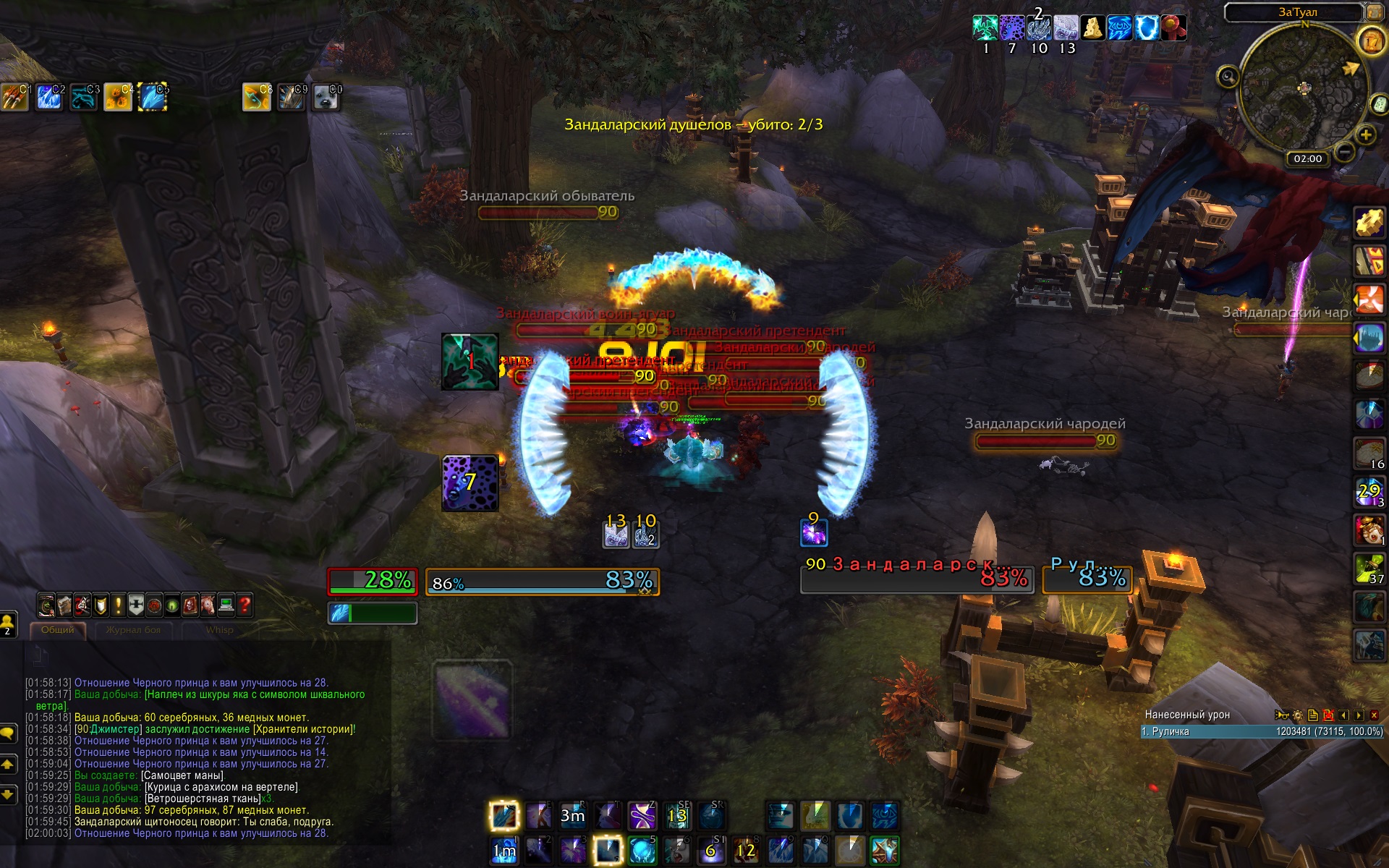
Task: Select the Руличка row in damage meter
Action: tap(1262, 731)
